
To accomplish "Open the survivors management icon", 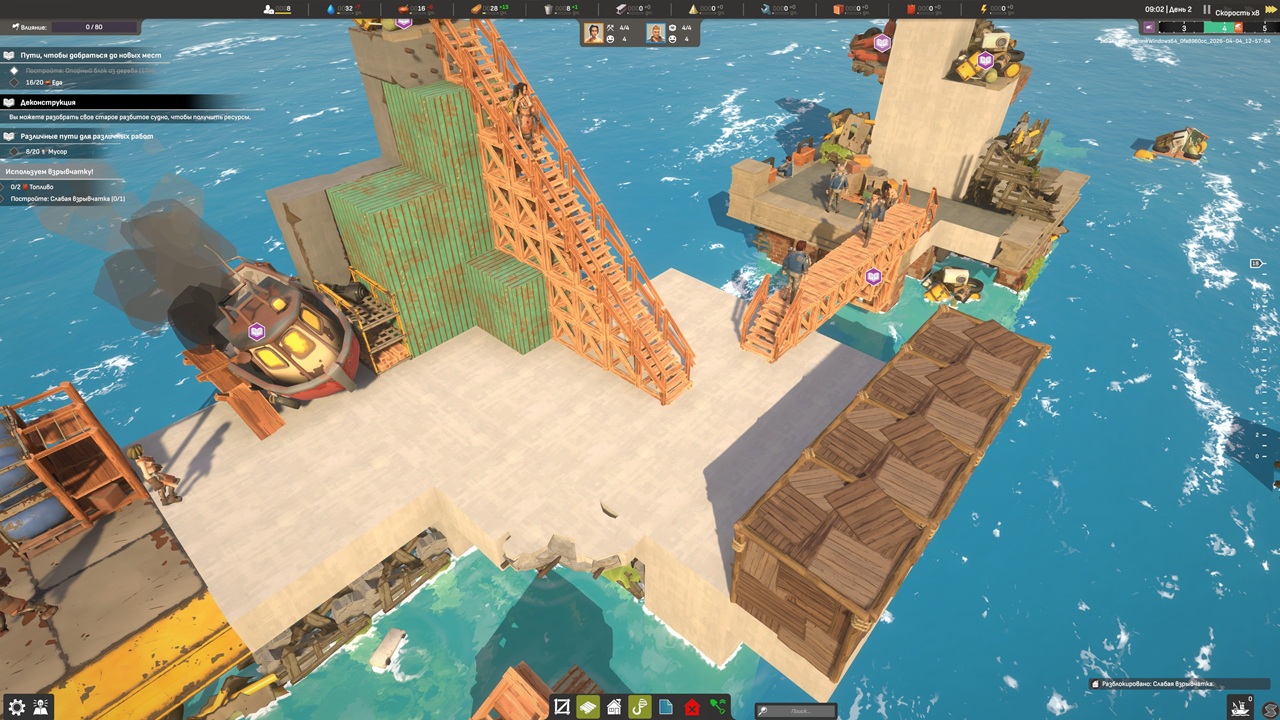I will coord(41,707).
